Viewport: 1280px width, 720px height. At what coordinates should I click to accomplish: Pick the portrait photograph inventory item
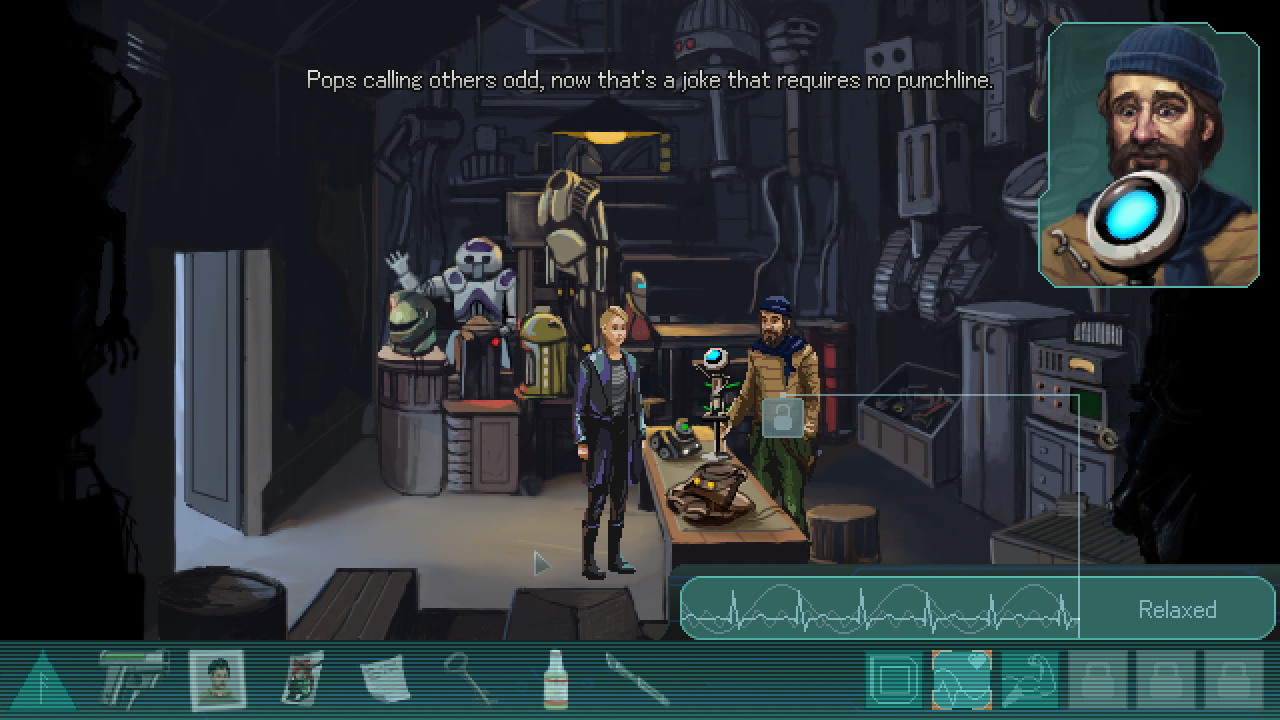click(217, 681)
